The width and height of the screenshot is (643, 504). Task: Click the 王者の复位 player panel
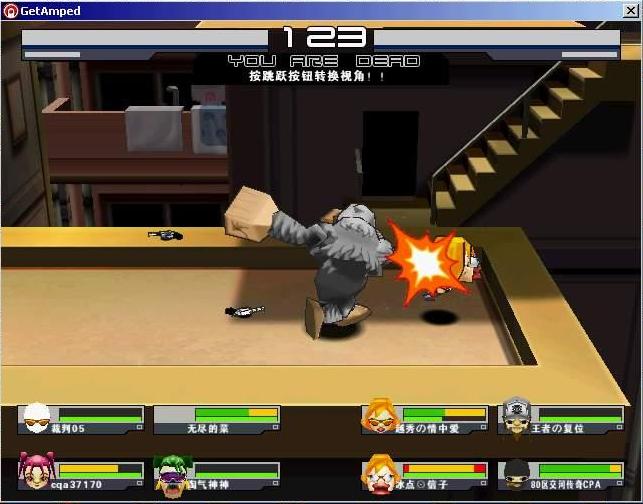(x=561, y=419)
